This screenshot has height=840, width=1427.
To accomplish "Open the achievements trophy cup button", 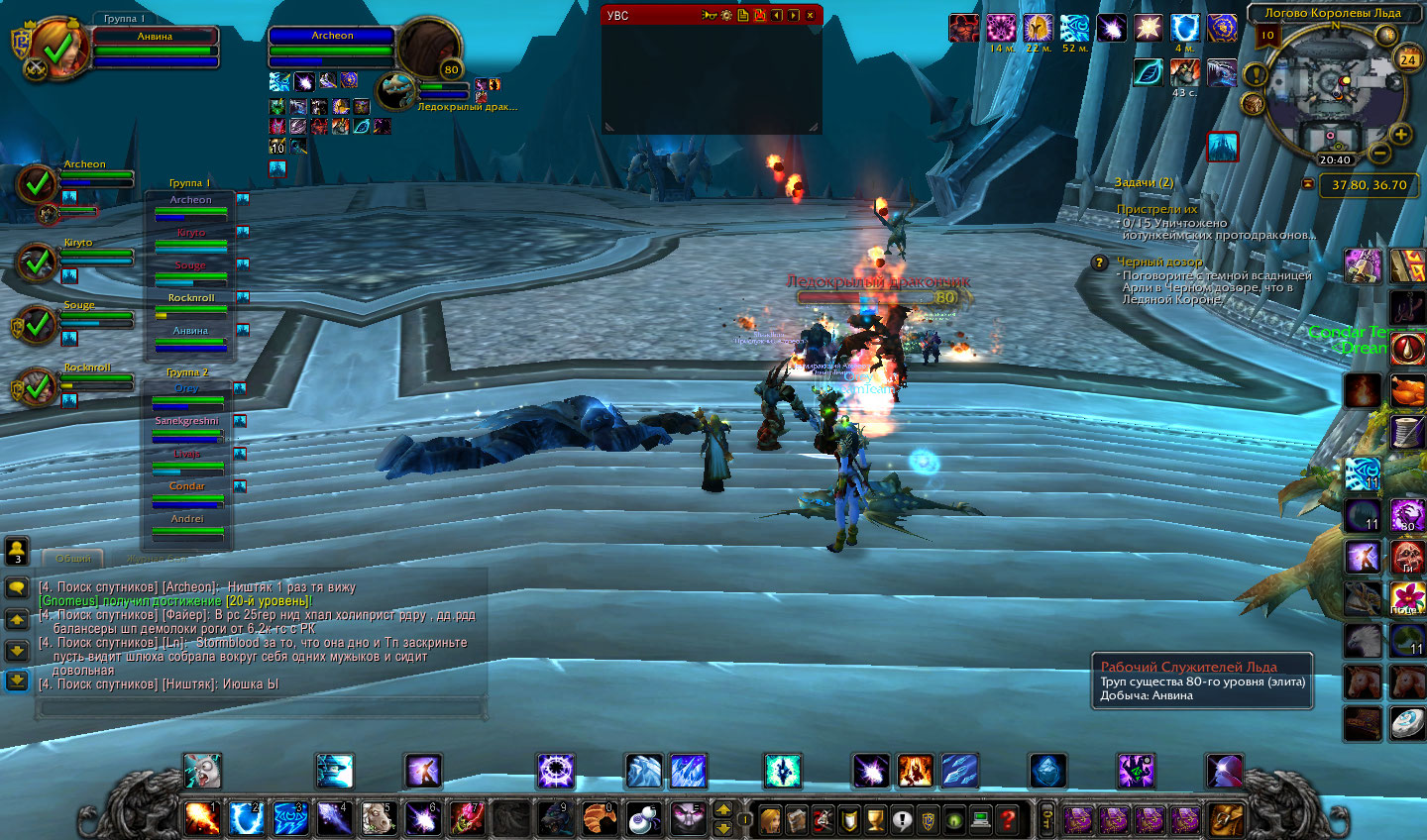I will 875,819.
